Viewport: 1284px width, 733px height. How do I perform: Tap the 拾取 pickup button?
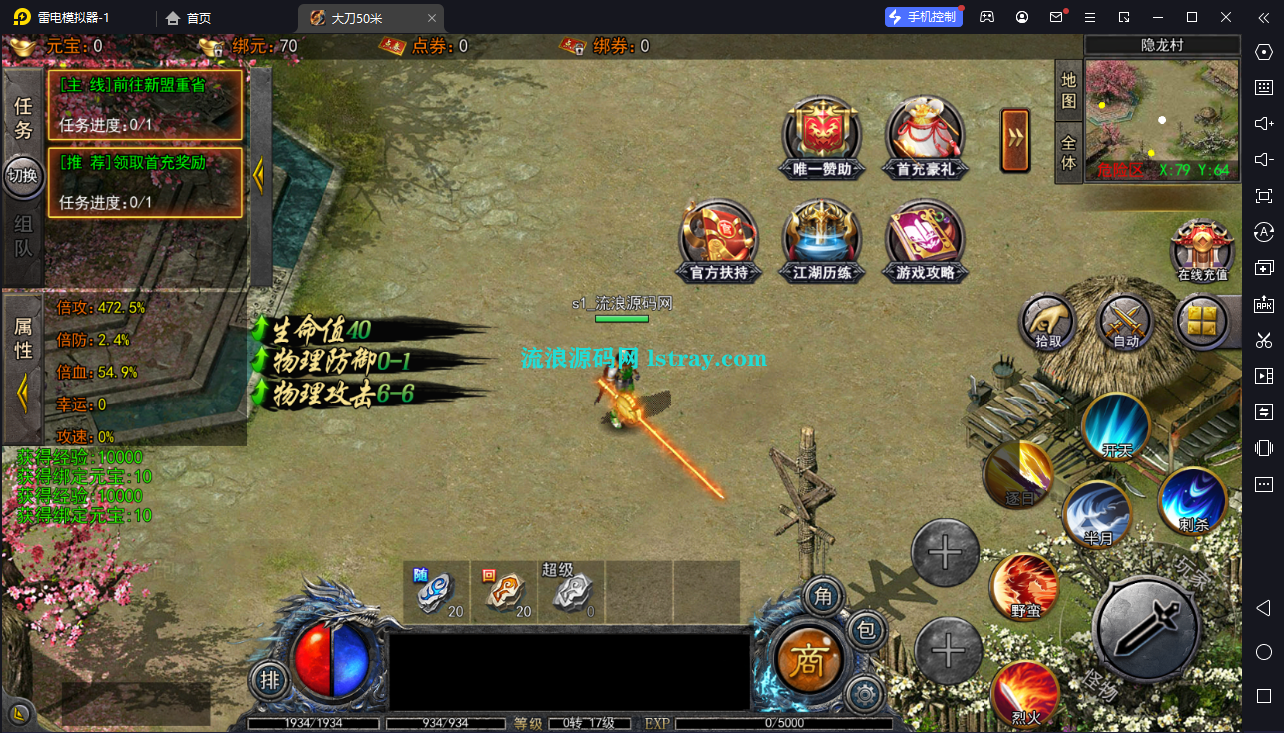coord(1047,322)
